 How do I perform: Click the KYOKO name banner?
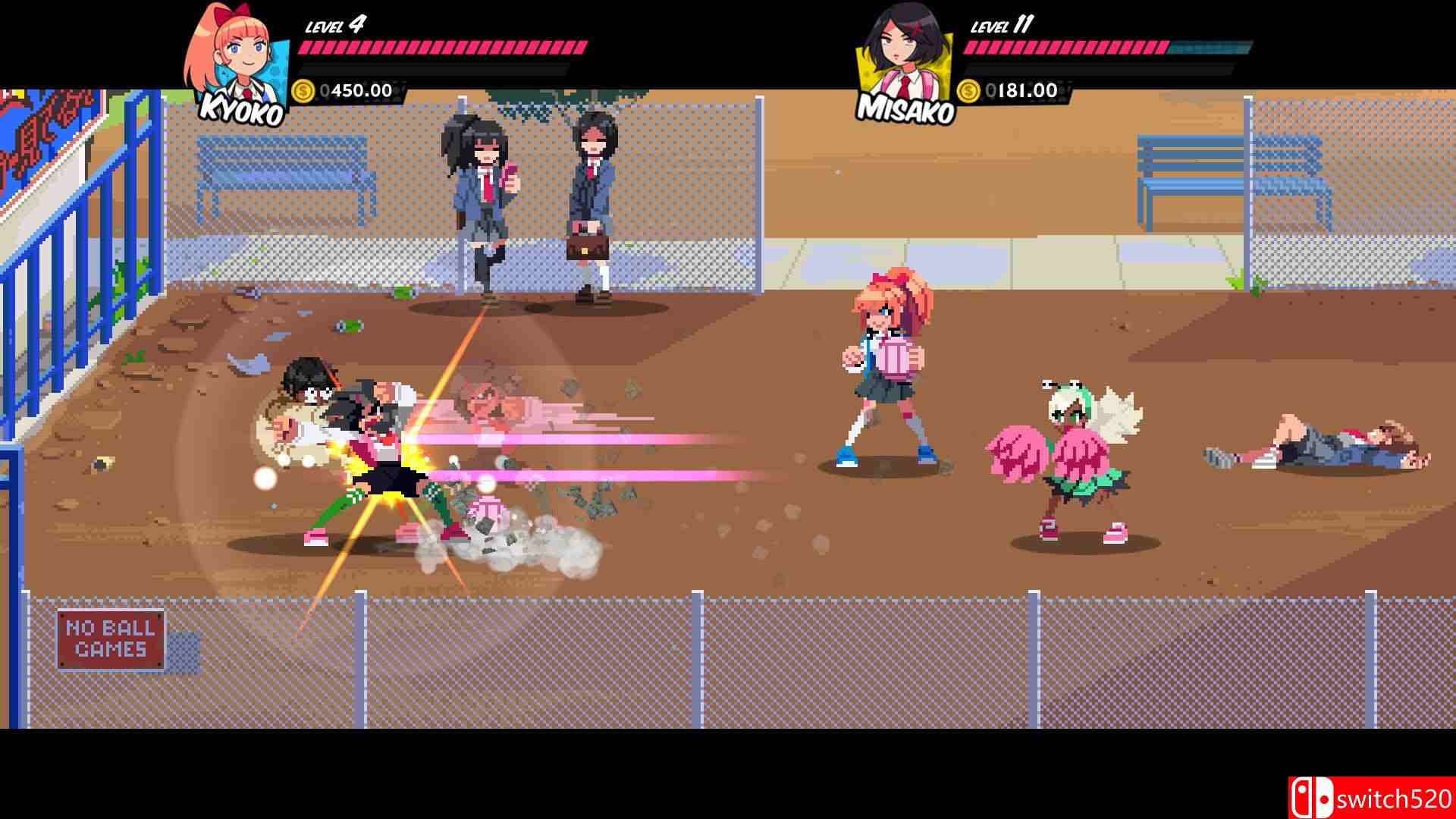pyautogui.click(x=240, y=108)
